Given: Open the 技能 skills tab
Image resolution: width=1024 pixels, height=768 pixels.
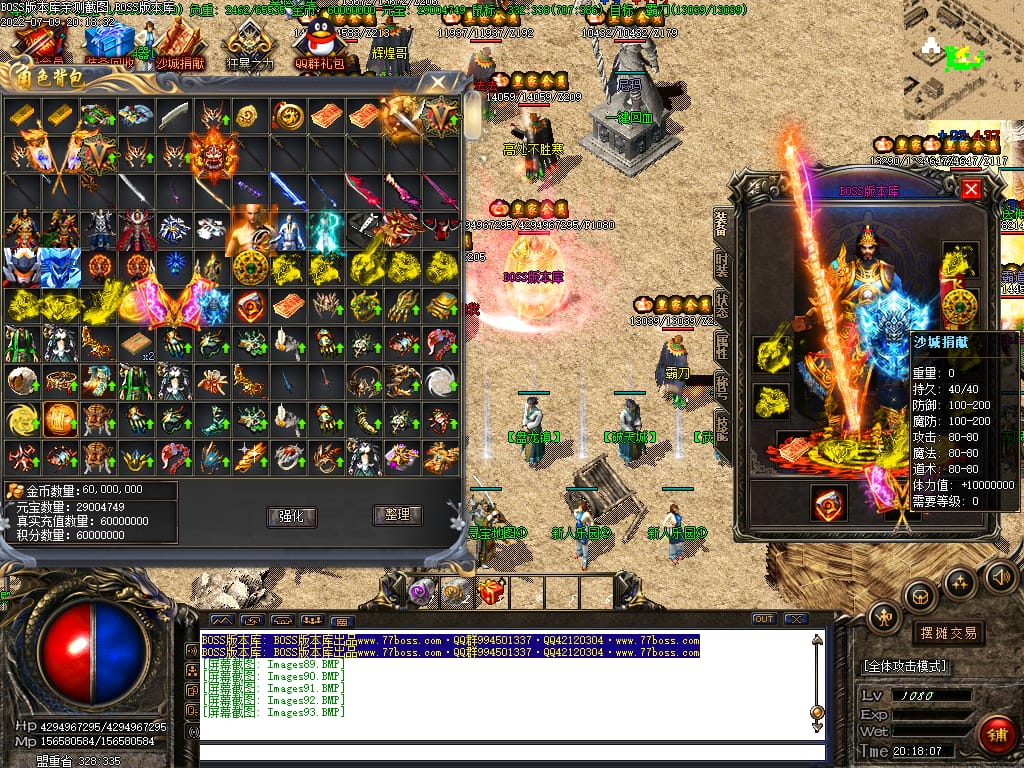Looking at the screenshot, I should pyautogui.click(x=722, y=428).
